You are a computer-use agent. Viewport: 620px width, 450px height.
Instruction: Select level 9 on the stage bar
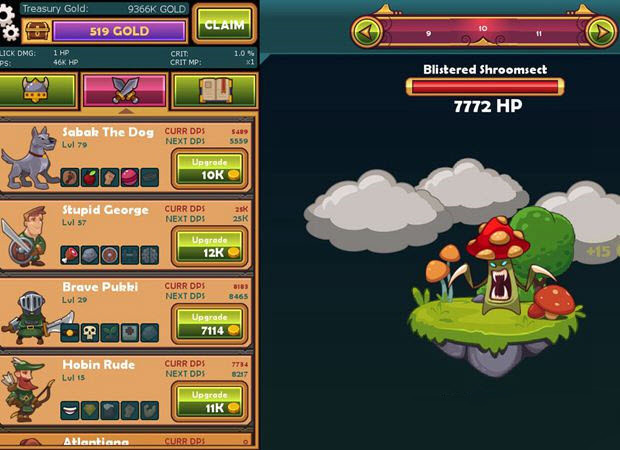428,33
